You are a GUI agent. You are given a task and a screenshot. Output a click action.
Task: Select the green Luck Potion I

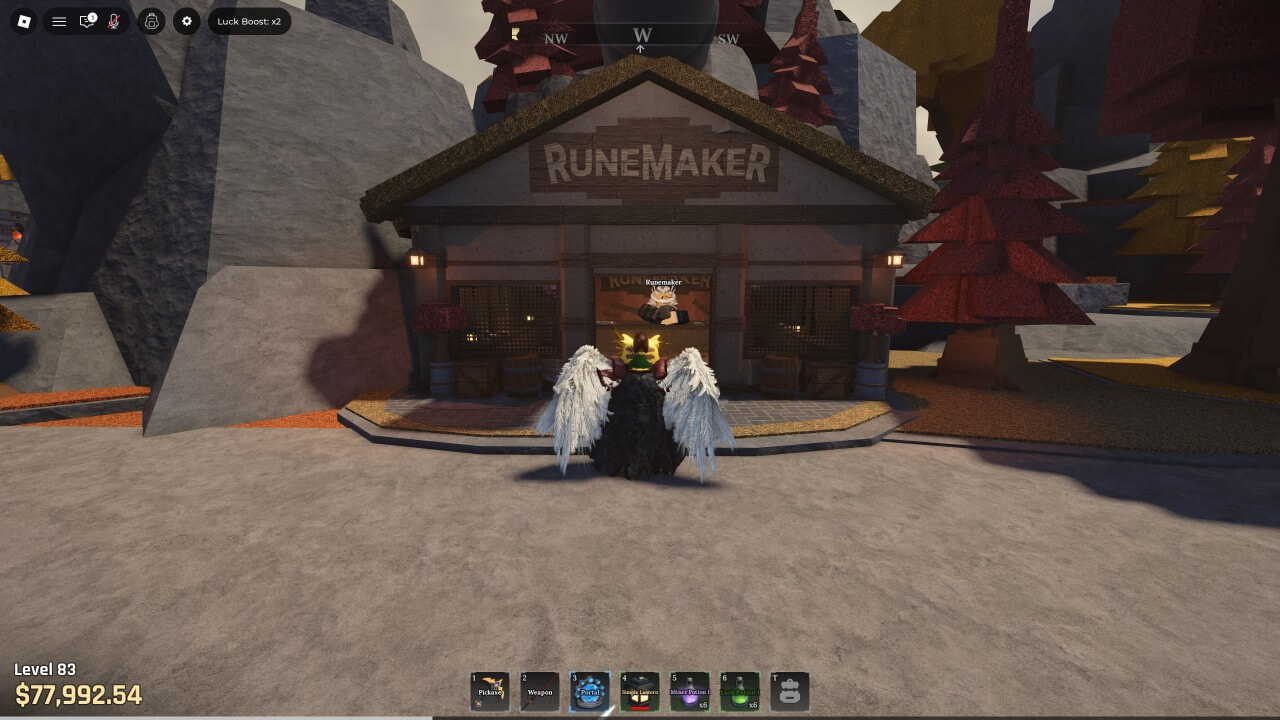click(740, 691)
